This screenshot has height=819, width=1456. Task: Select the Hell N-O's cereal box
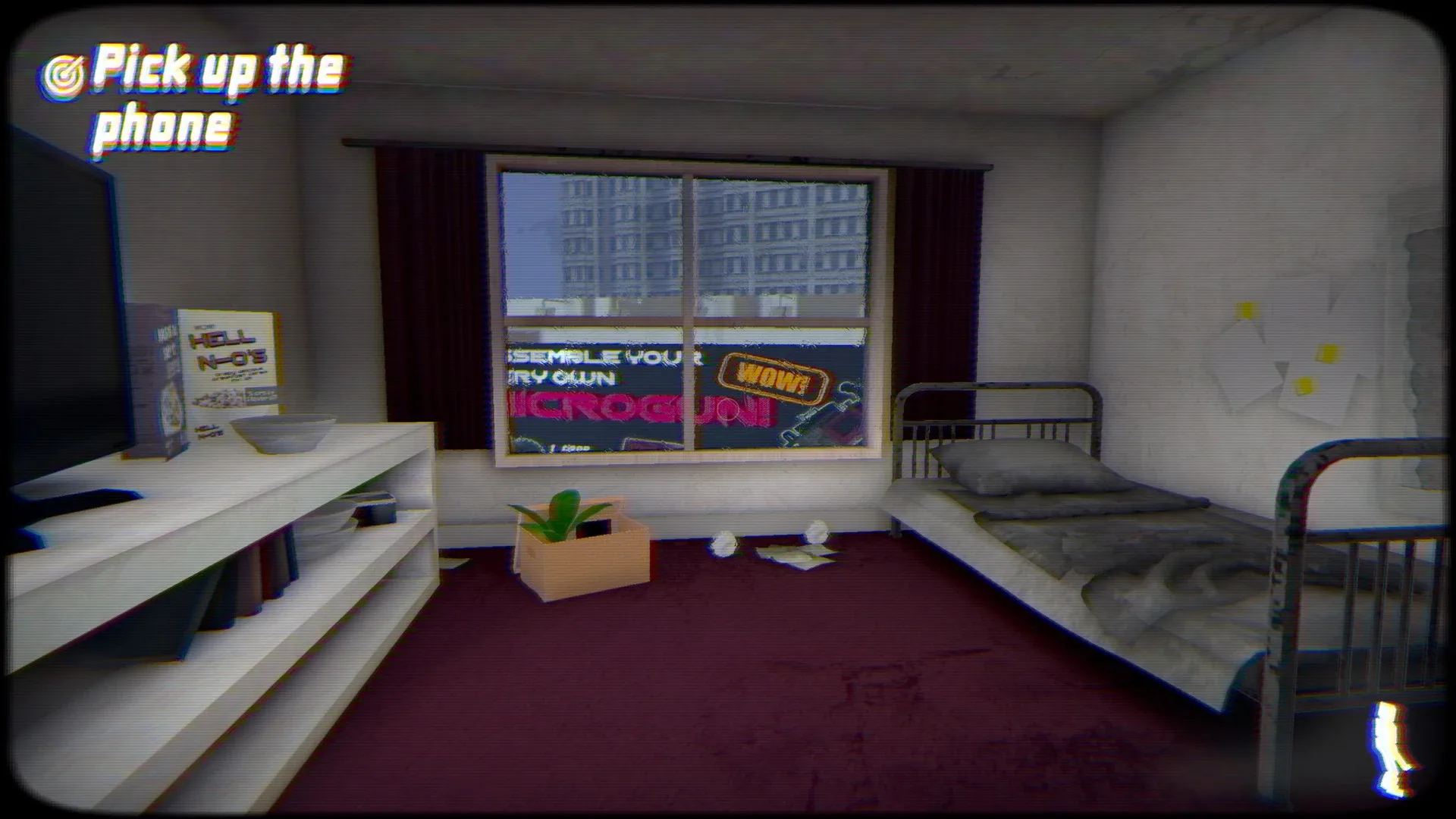tap(227, 372)
